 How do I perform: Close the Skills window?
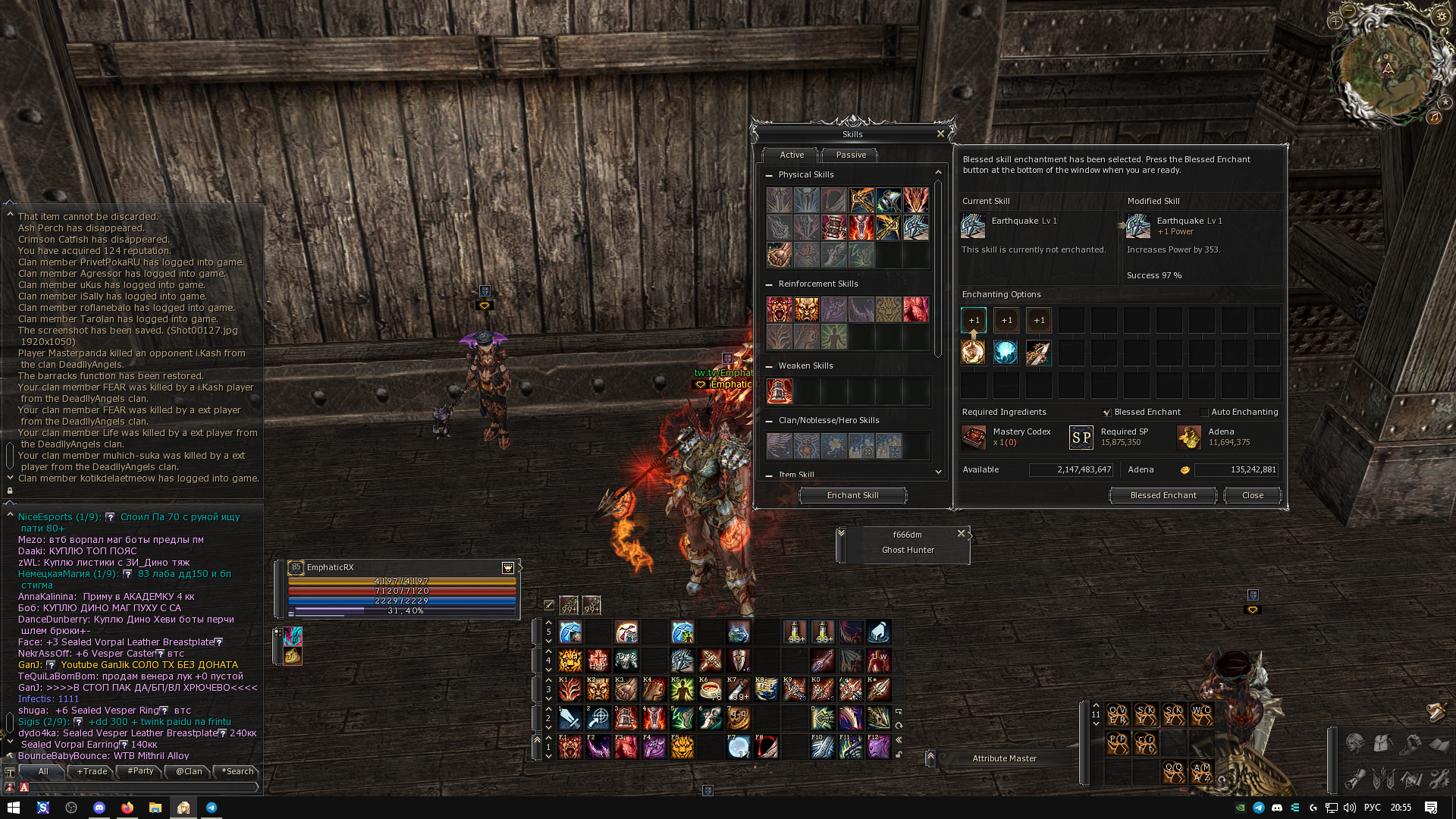tap(940, 134)
